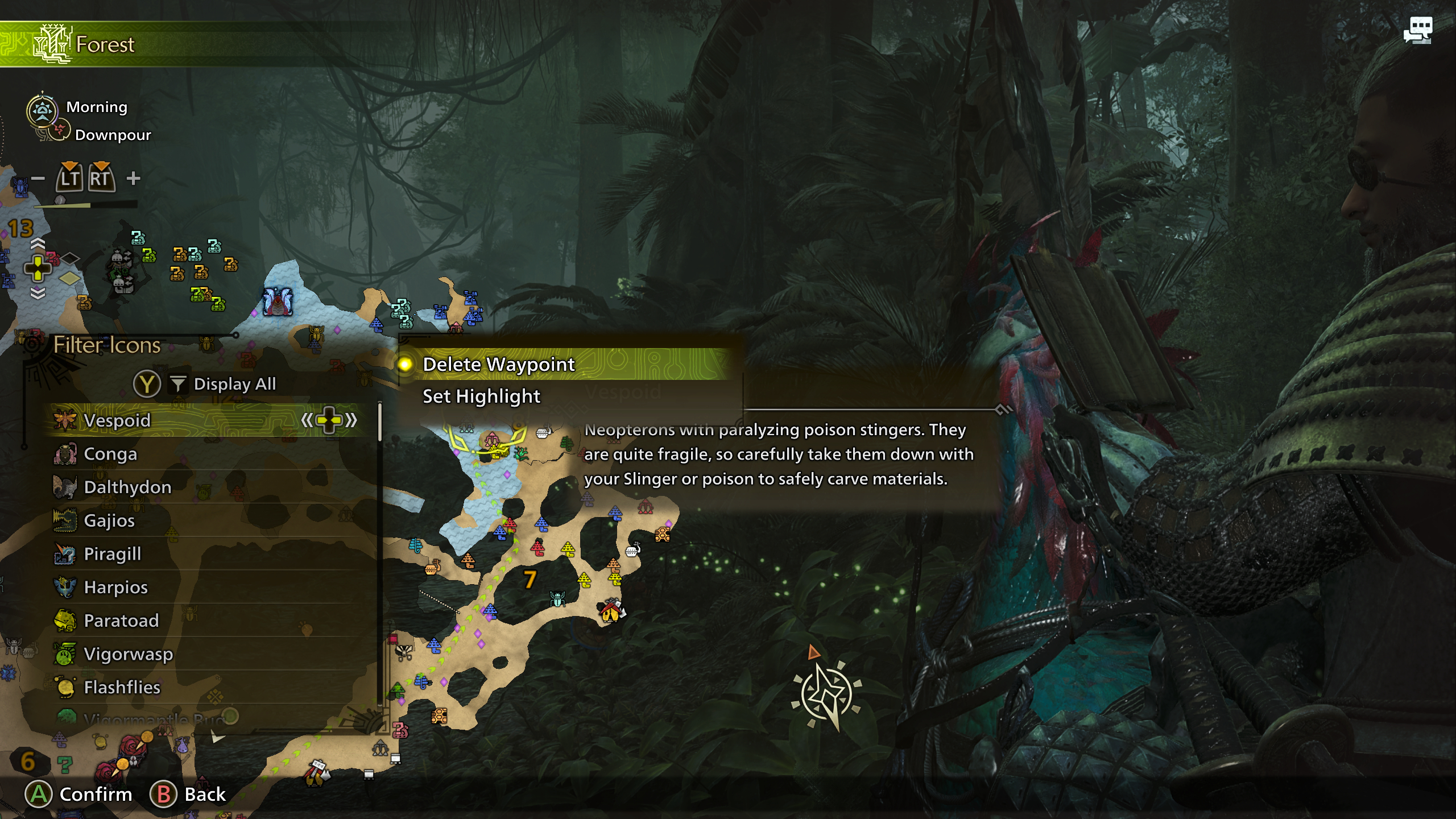The height and width of the screenshot is (819, 1456).
Task: Open chat overlay icon in corner
Action: [1417, 30]
